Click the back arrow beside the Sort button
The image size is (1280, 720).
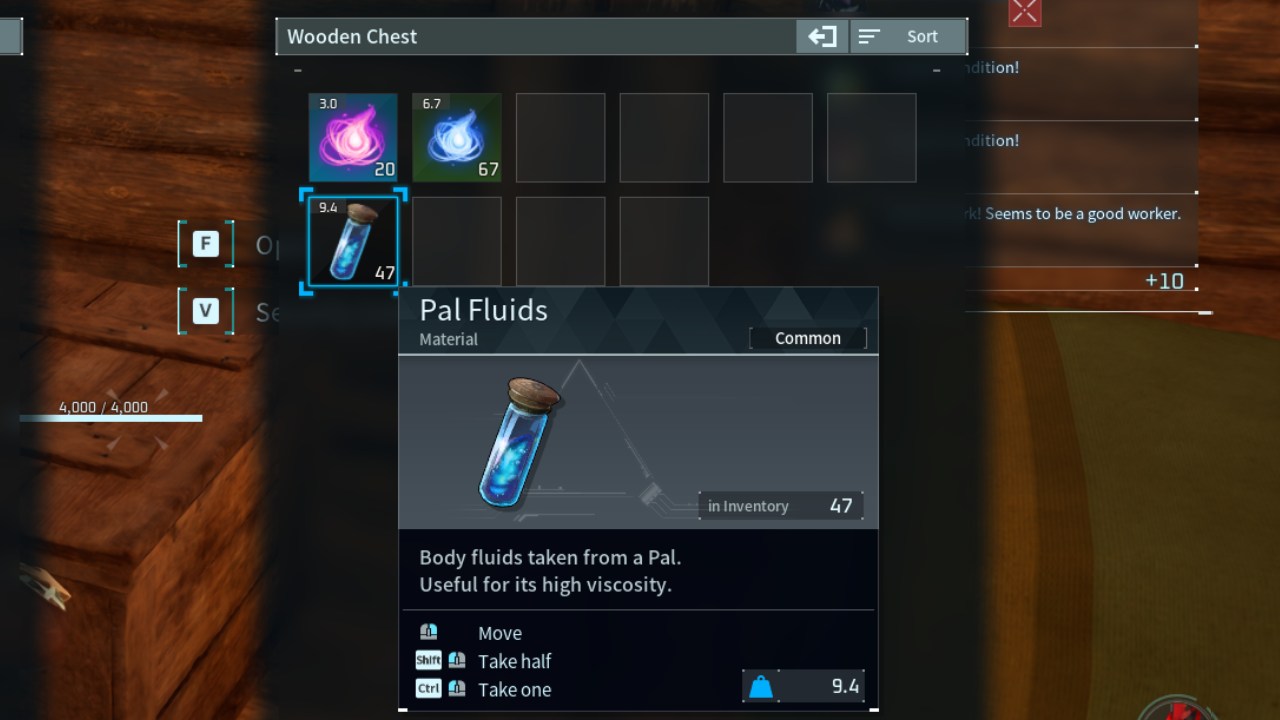click(821, 36)
